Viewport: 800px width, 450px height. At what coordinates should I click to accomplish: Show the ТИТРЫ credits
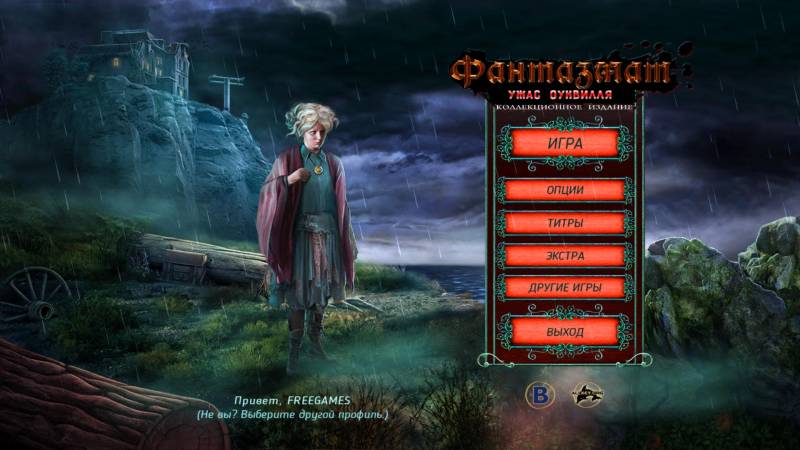point(565,223)
